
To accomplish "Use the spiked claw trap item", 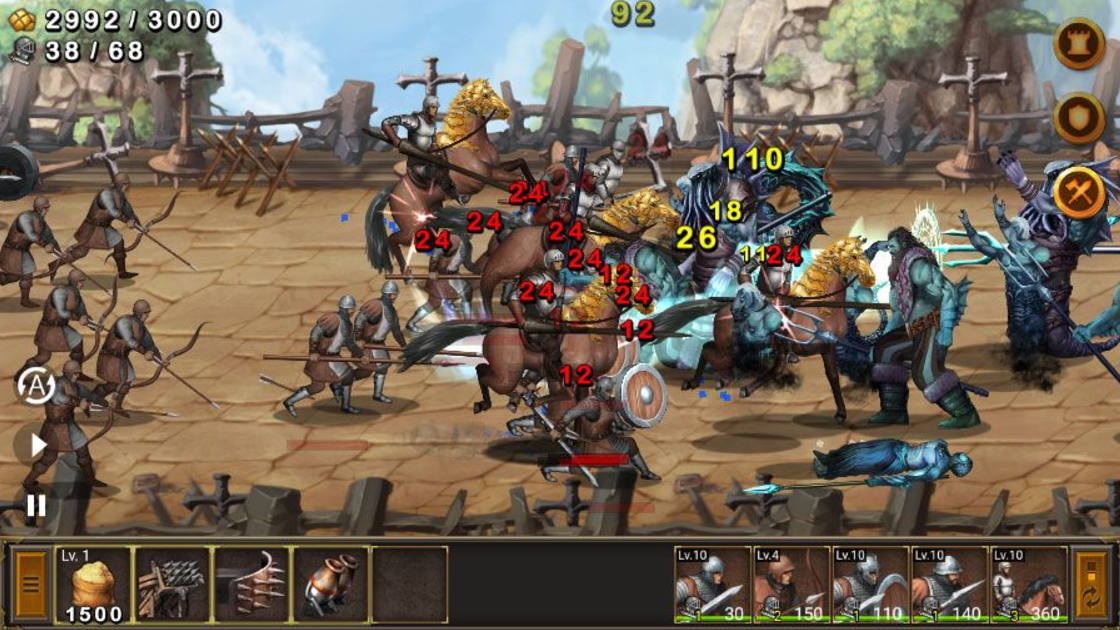I will pyautogui.click(x=251, y=585).
